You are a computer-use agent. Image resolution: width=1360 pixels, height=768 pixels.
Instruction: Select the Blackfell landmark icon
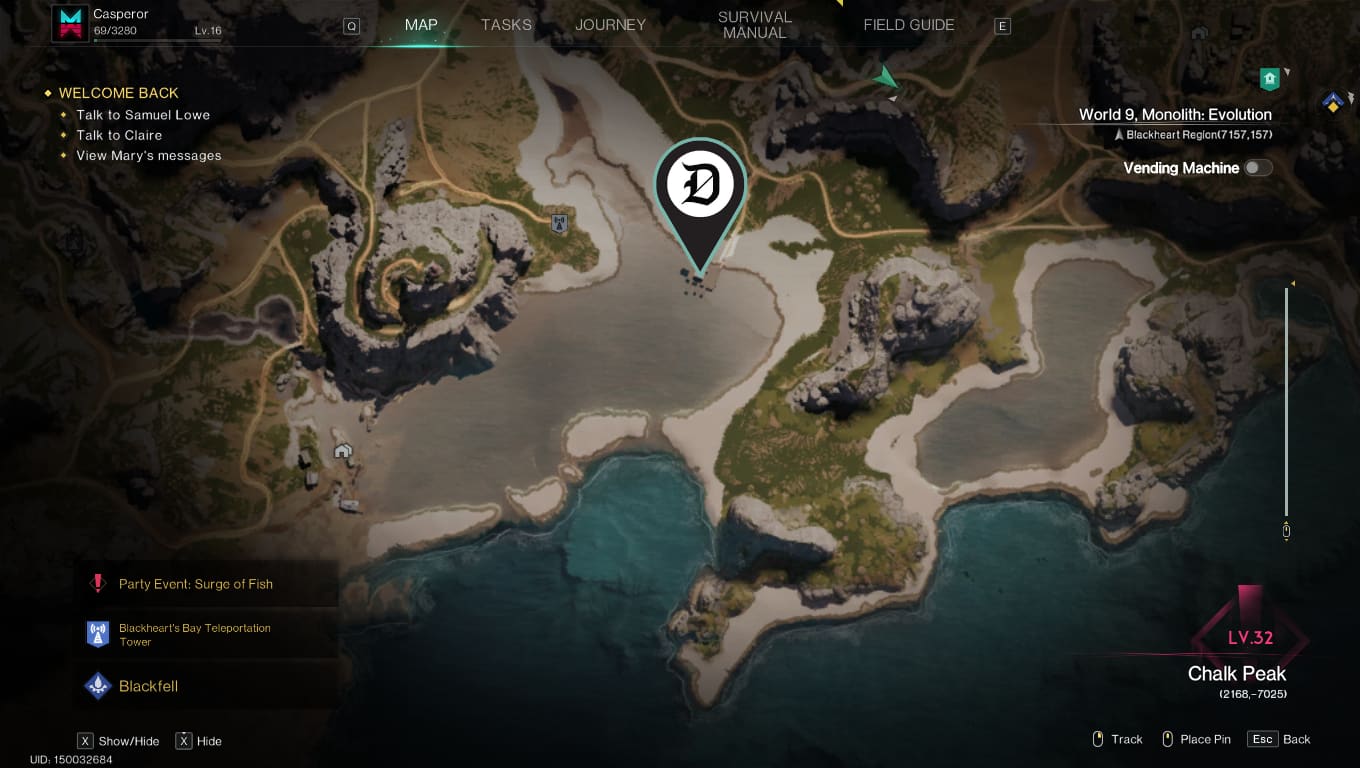(98, 686)
